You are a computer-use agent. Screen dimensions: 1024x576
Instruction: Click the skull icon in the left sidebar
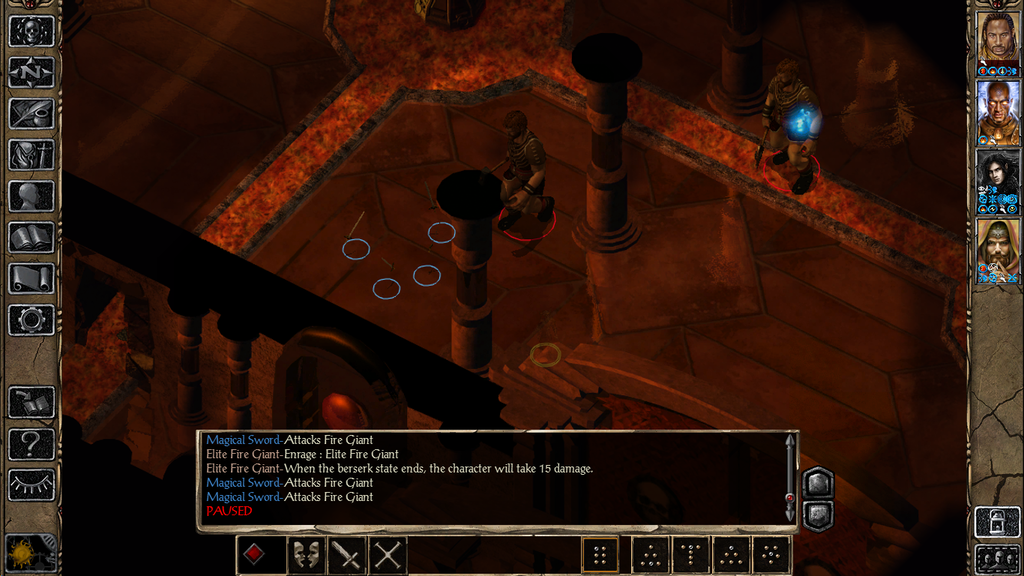pyautogui.click(x=31, y=31)
